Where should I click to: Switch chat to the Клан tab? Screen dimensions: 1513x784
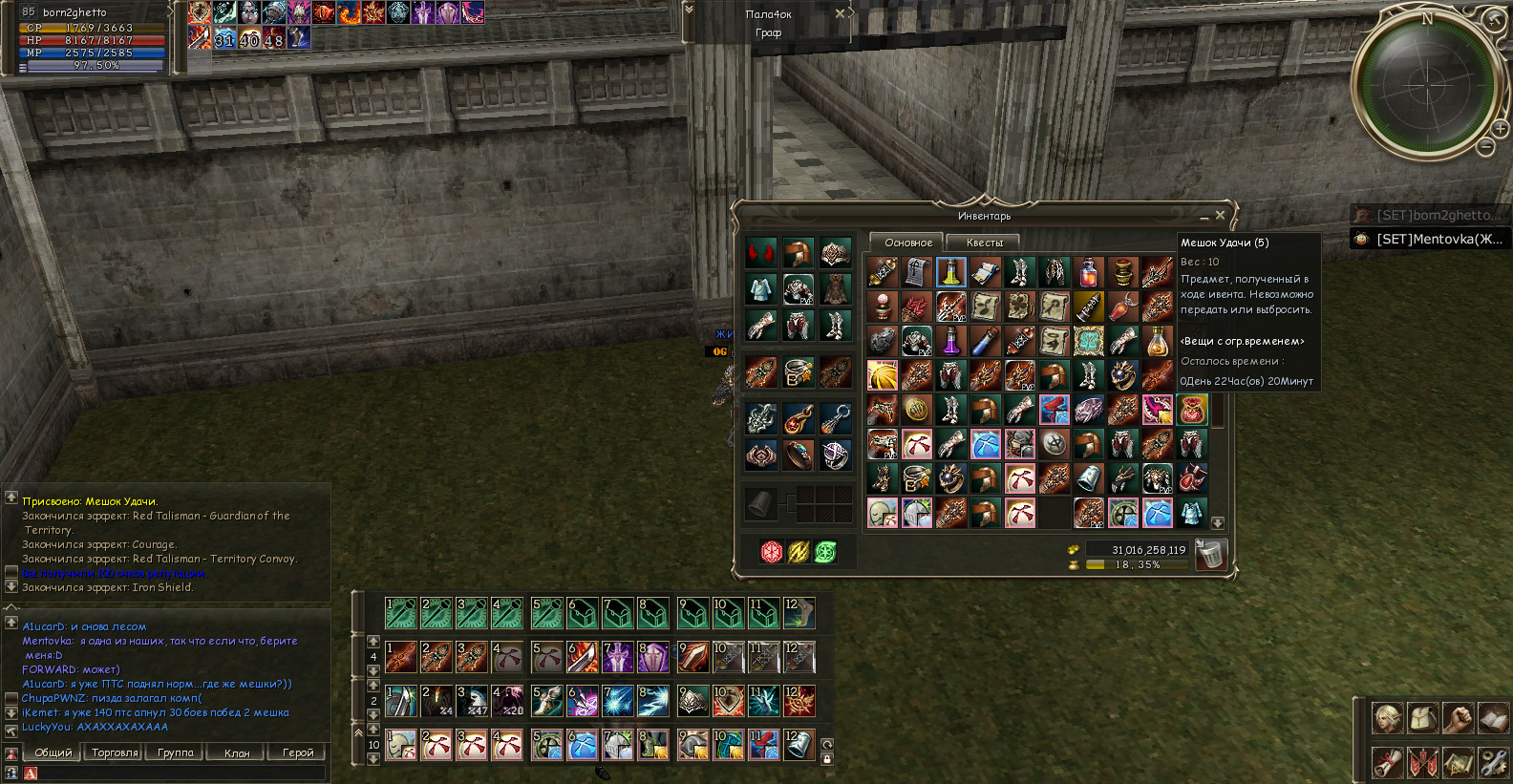tap(237, 752)
